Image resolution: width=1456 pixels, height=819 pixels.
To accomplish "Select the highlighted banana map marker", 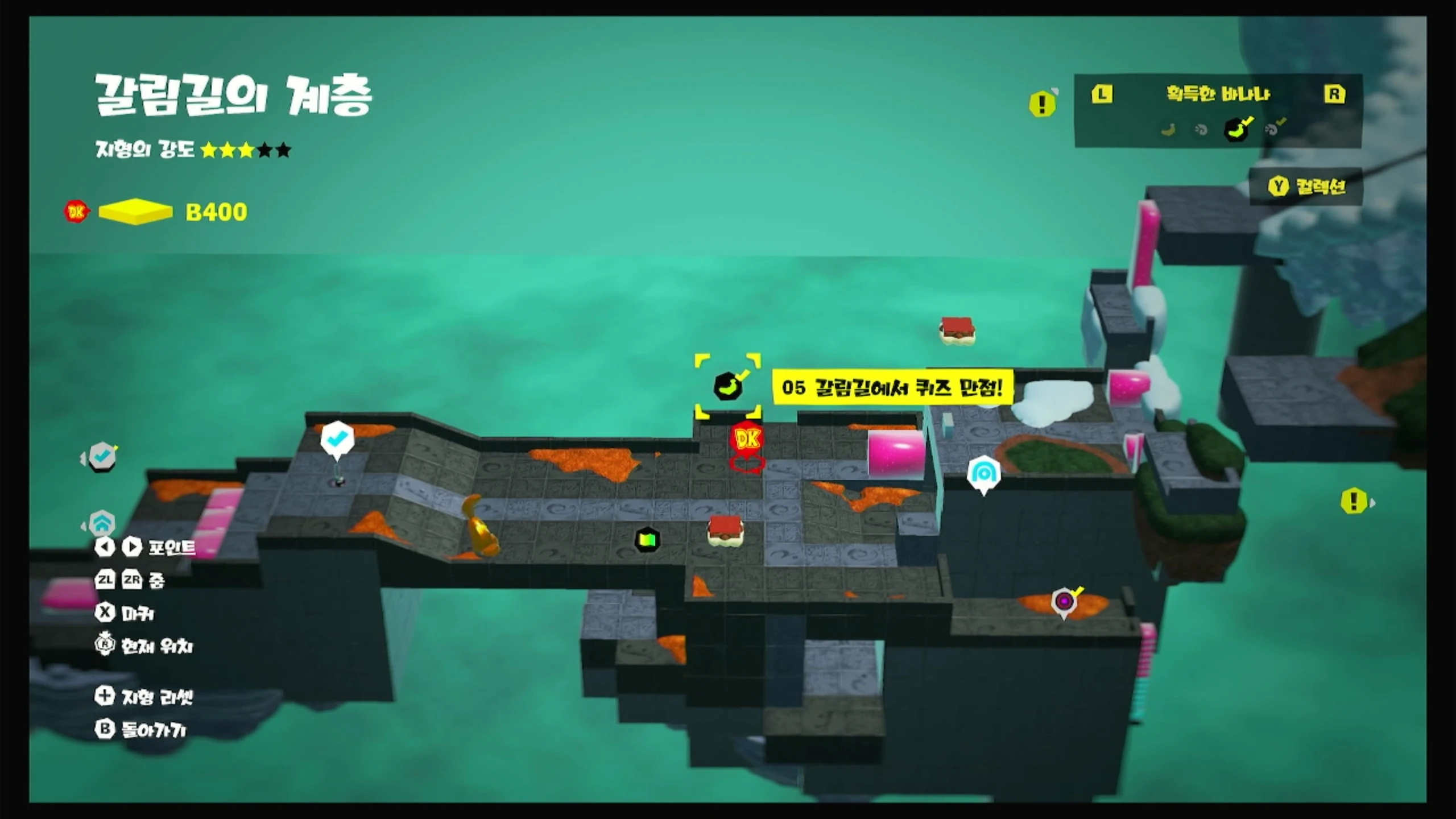I will (728, 387).
